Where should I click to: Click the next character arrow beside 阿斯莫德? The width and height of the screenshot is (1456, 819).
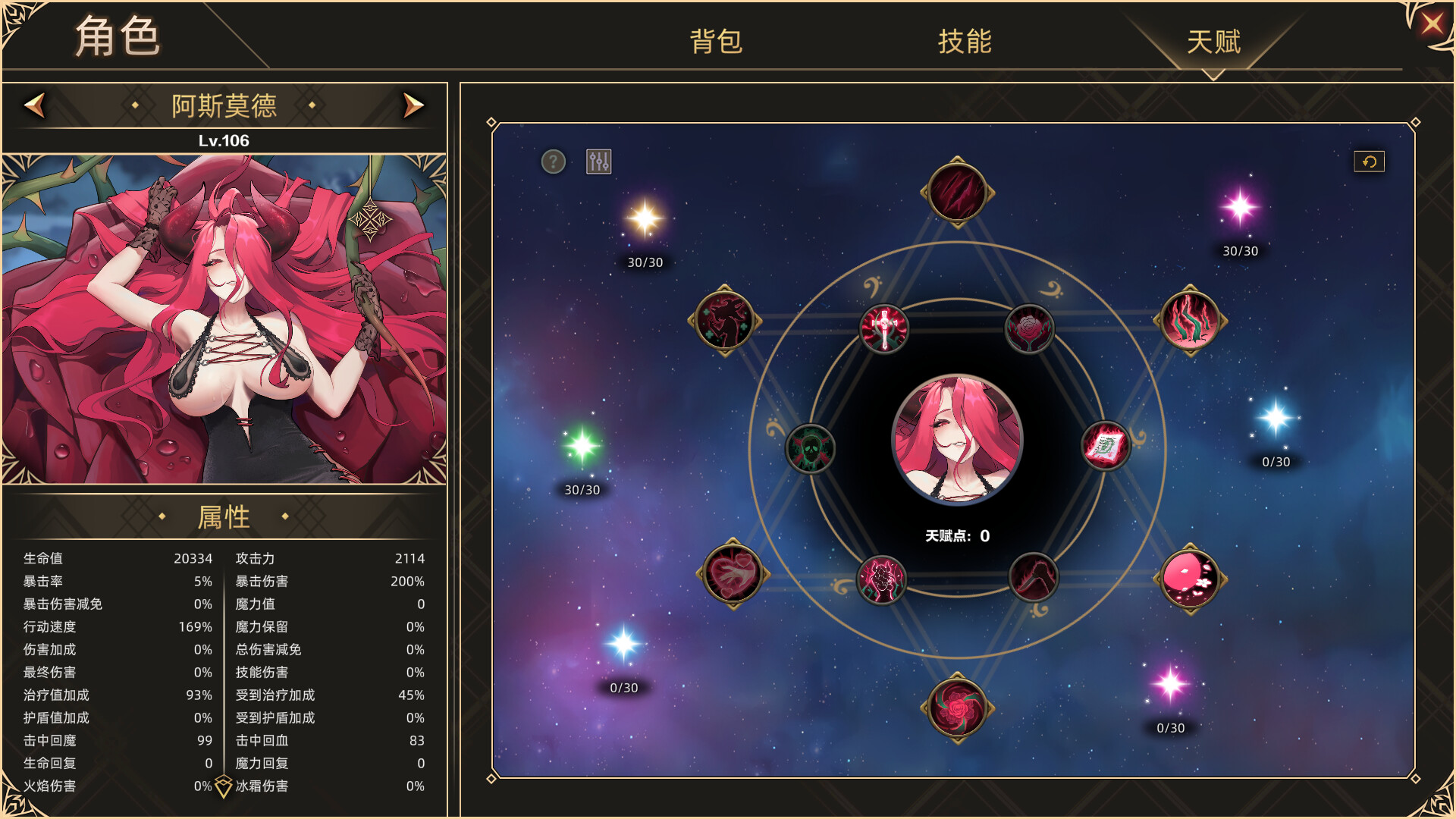coord(412,106)
